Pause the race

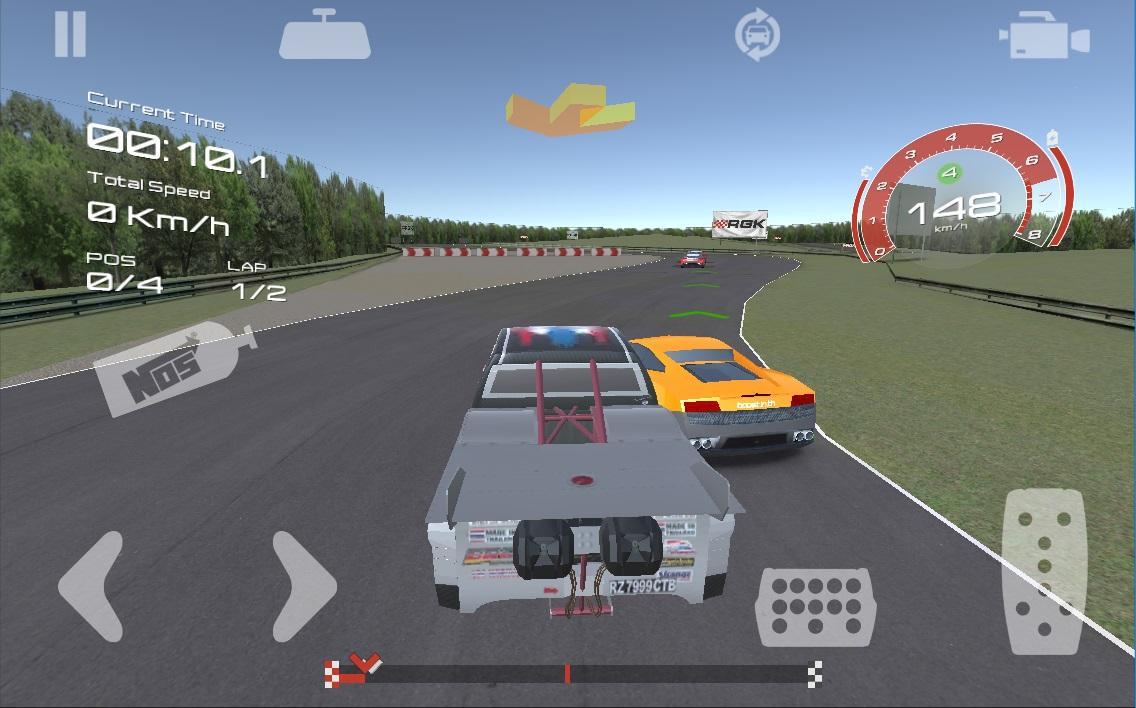(70, 34)
